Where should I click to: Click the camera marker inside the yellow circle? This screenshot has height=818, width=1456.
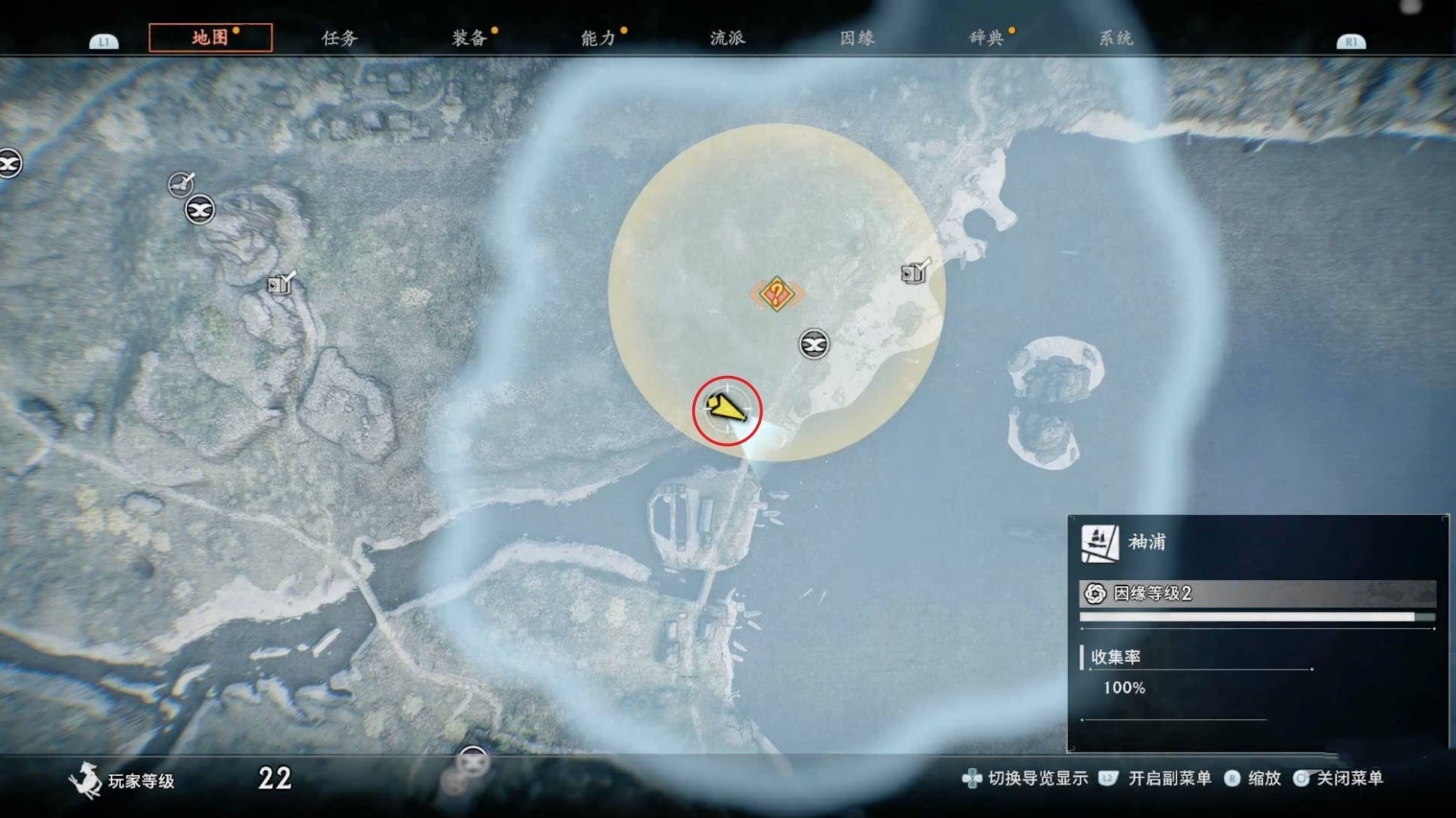[x=915, y=272]
